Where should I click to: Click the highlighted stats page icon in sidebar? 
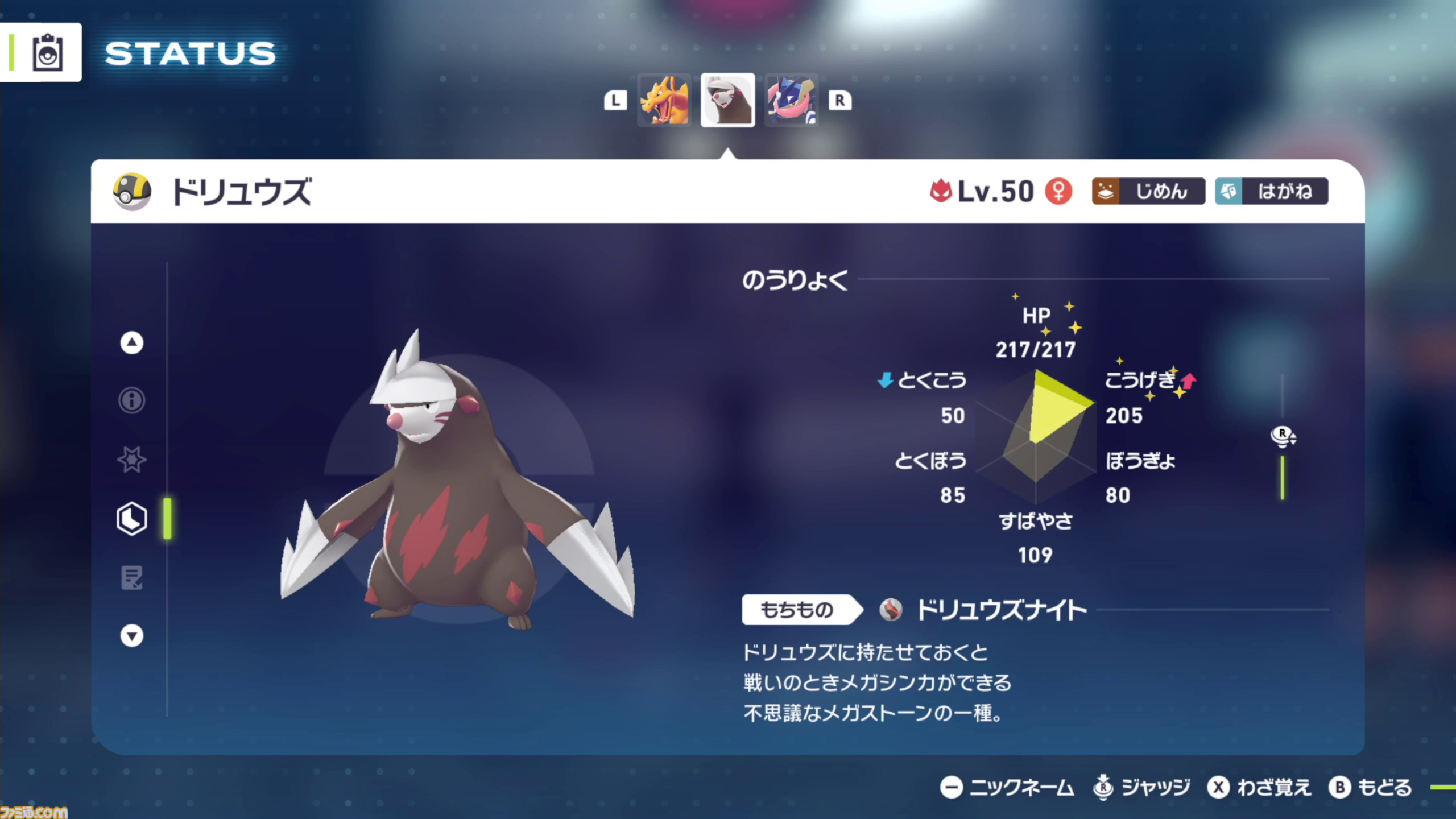click(x=131, y=519)
